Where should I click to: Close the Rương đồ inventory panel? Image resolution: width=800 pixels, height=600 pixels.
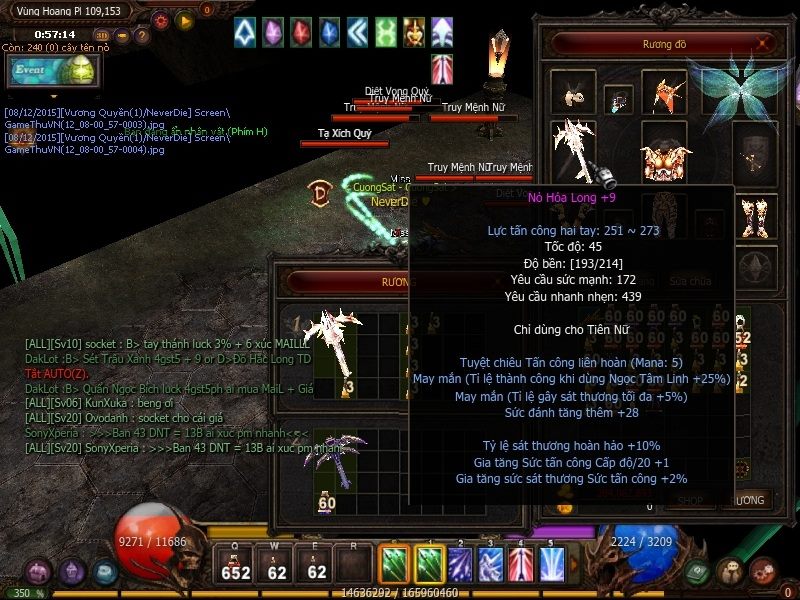765,44
